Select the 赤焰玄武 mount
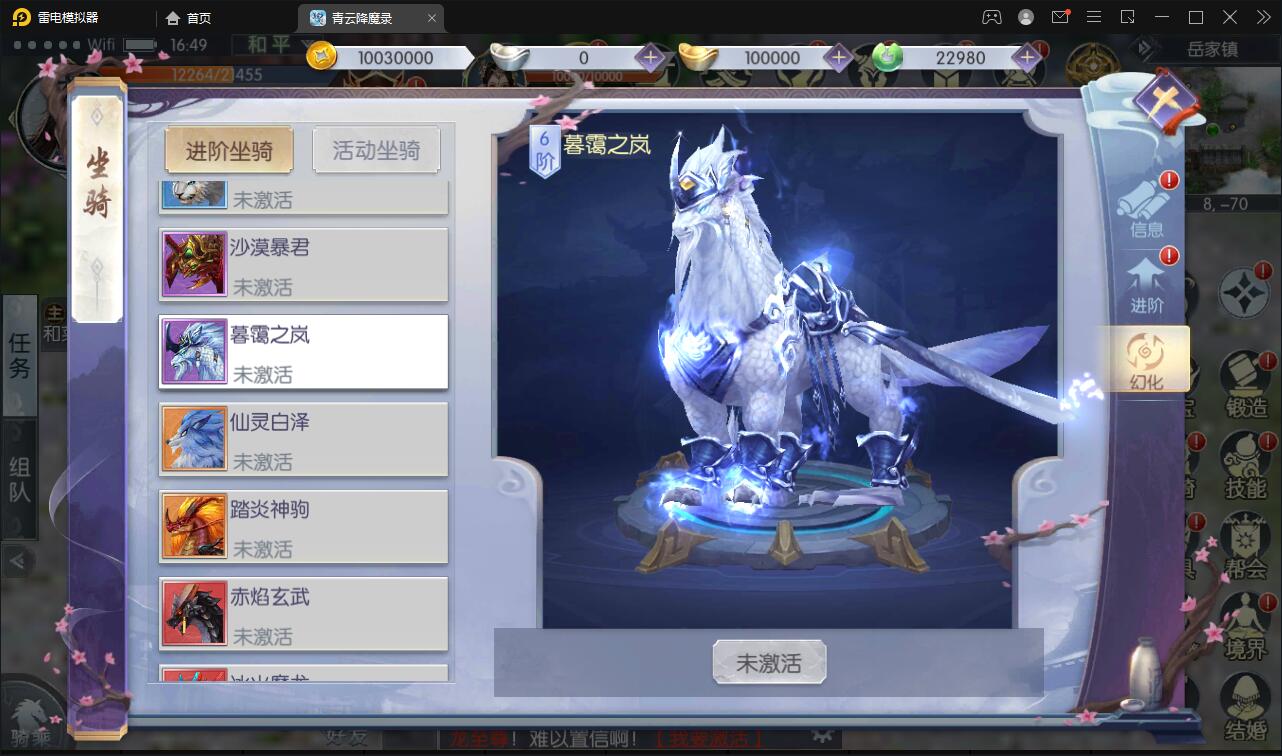 pos(302,614)
